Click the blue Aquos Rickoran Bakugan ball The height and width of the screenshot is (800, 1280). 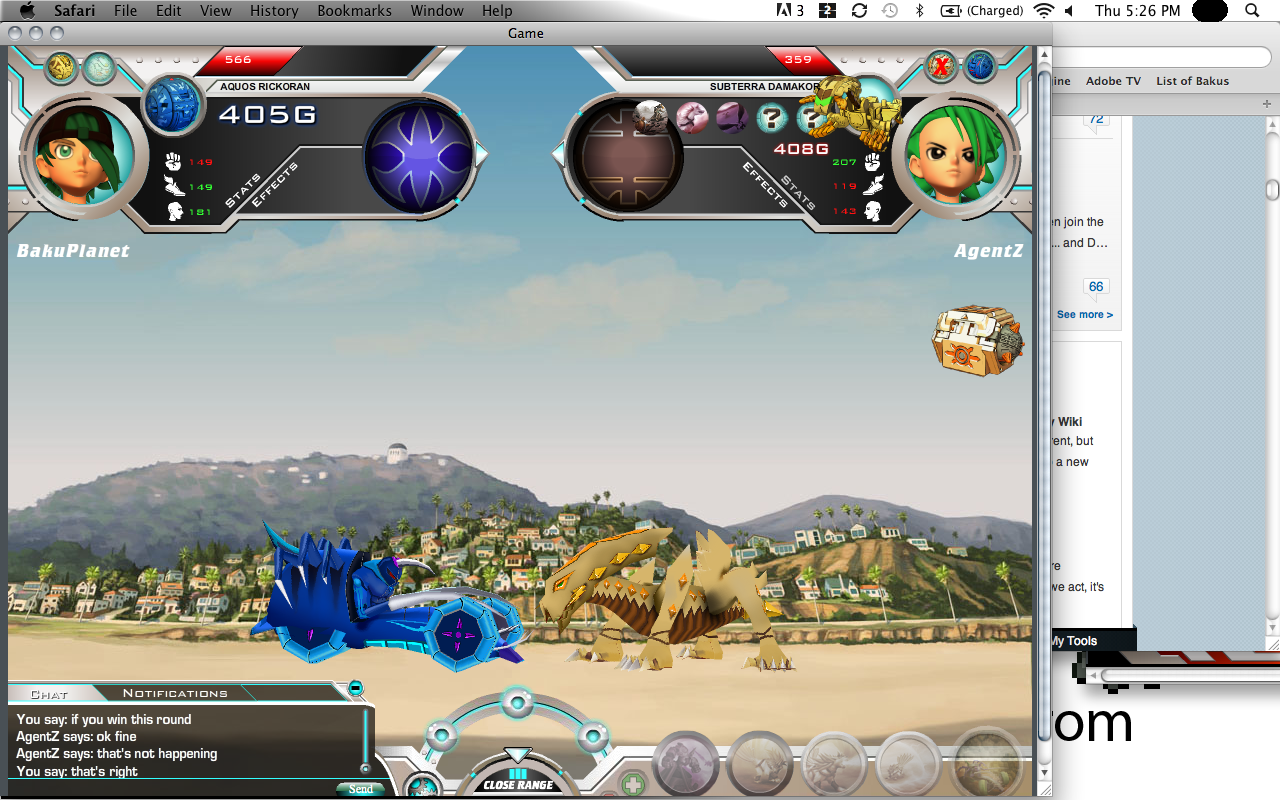tap(172, 104)
